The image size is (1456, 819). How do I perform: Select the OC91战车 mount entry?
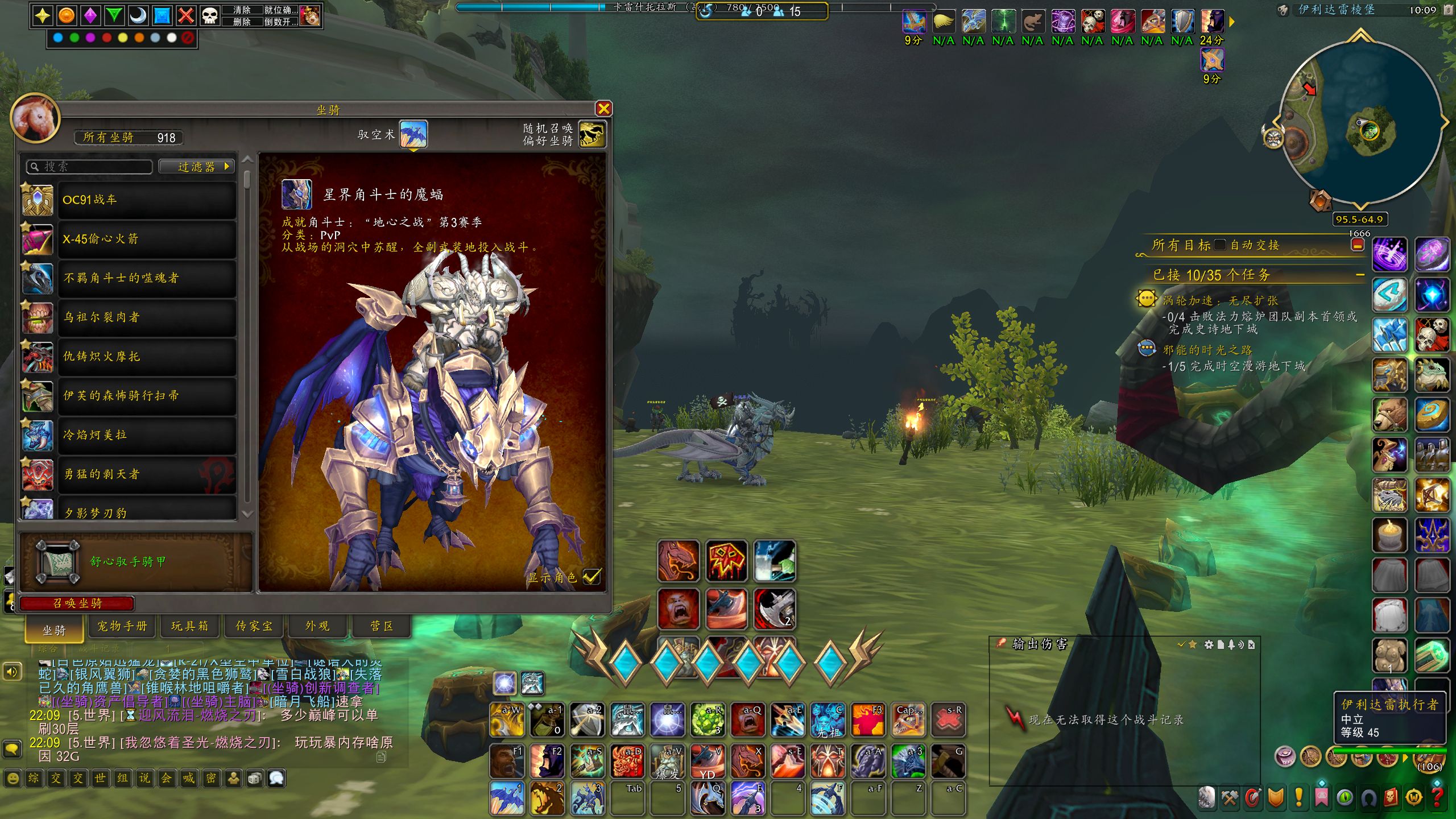[146, 200]
